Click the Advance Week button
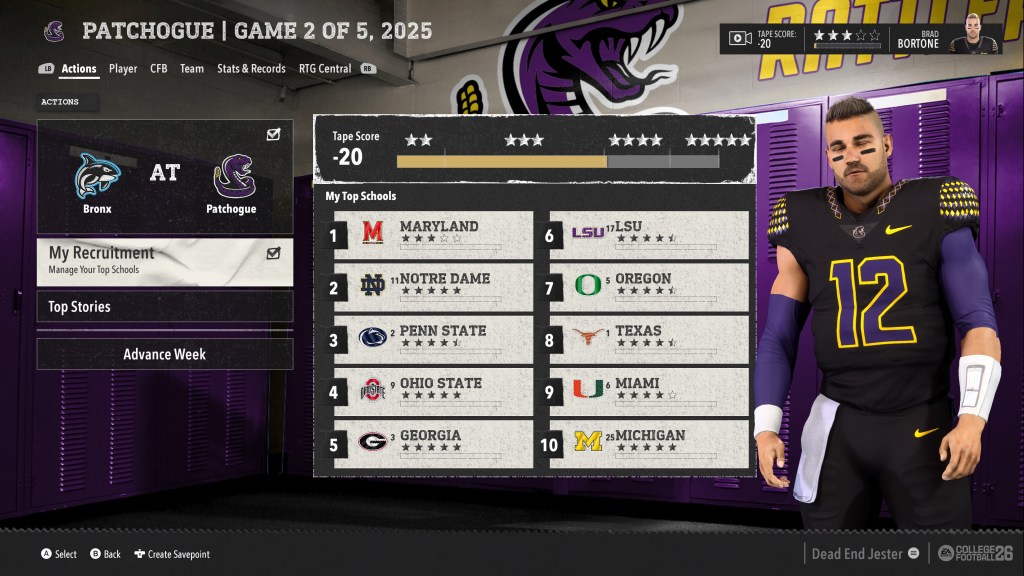The image size is (1024, 576). [165, 354]
